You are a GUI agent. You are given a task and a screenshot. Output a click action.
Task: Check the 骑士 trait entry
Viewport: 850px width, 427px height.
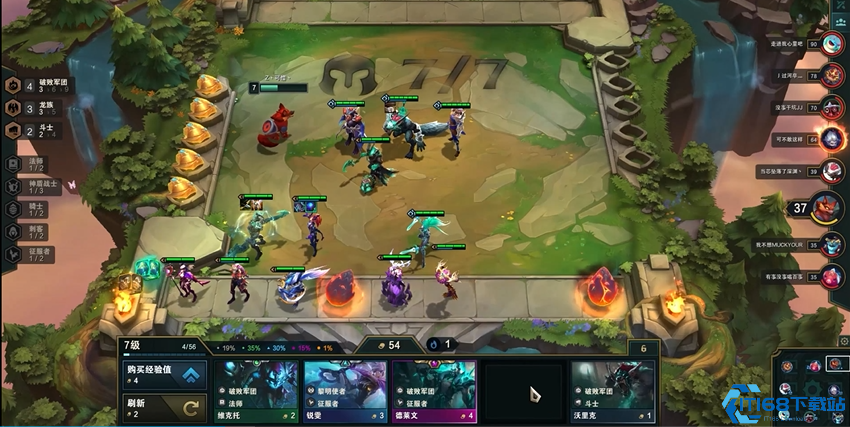pos(30,209)
